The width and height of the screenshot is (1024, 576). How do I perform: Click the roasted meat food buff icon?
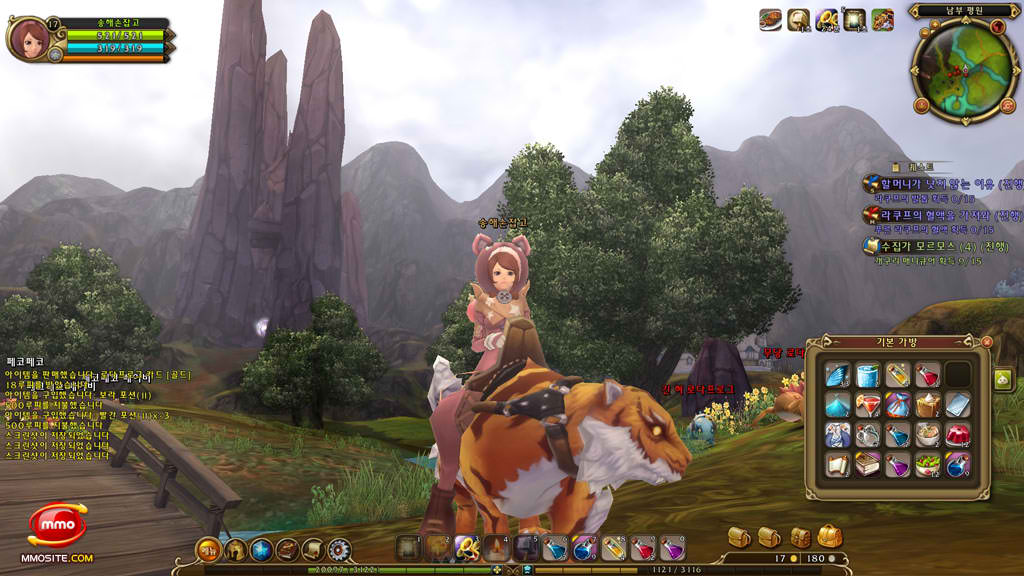tap(770, 19)
